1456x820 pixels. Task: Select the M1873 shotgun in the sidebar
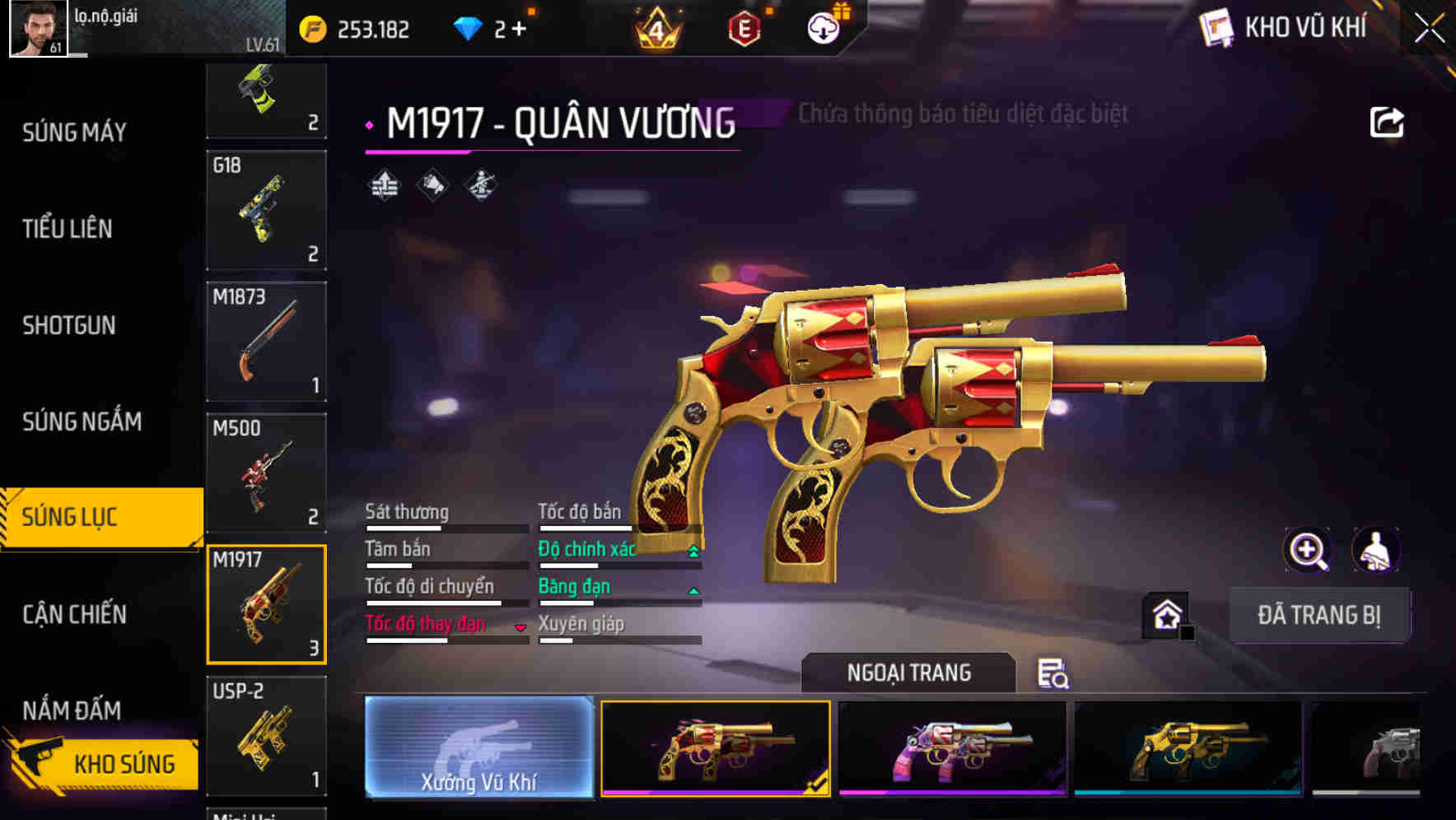[x=266, y=340]
